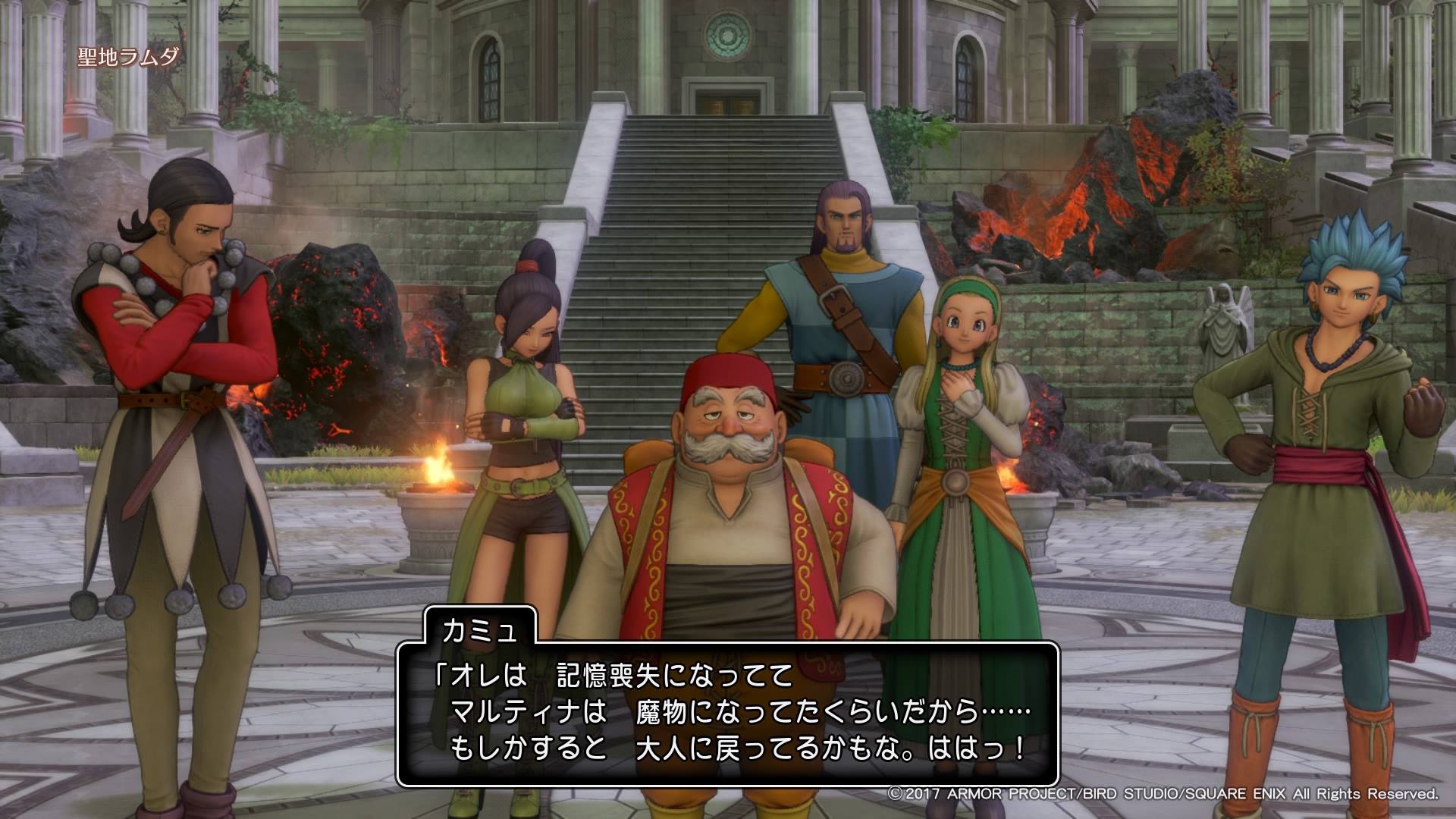The image size is (1456, 819).
Task: Advance the カミュ dialogue text box
Action: 726,715
